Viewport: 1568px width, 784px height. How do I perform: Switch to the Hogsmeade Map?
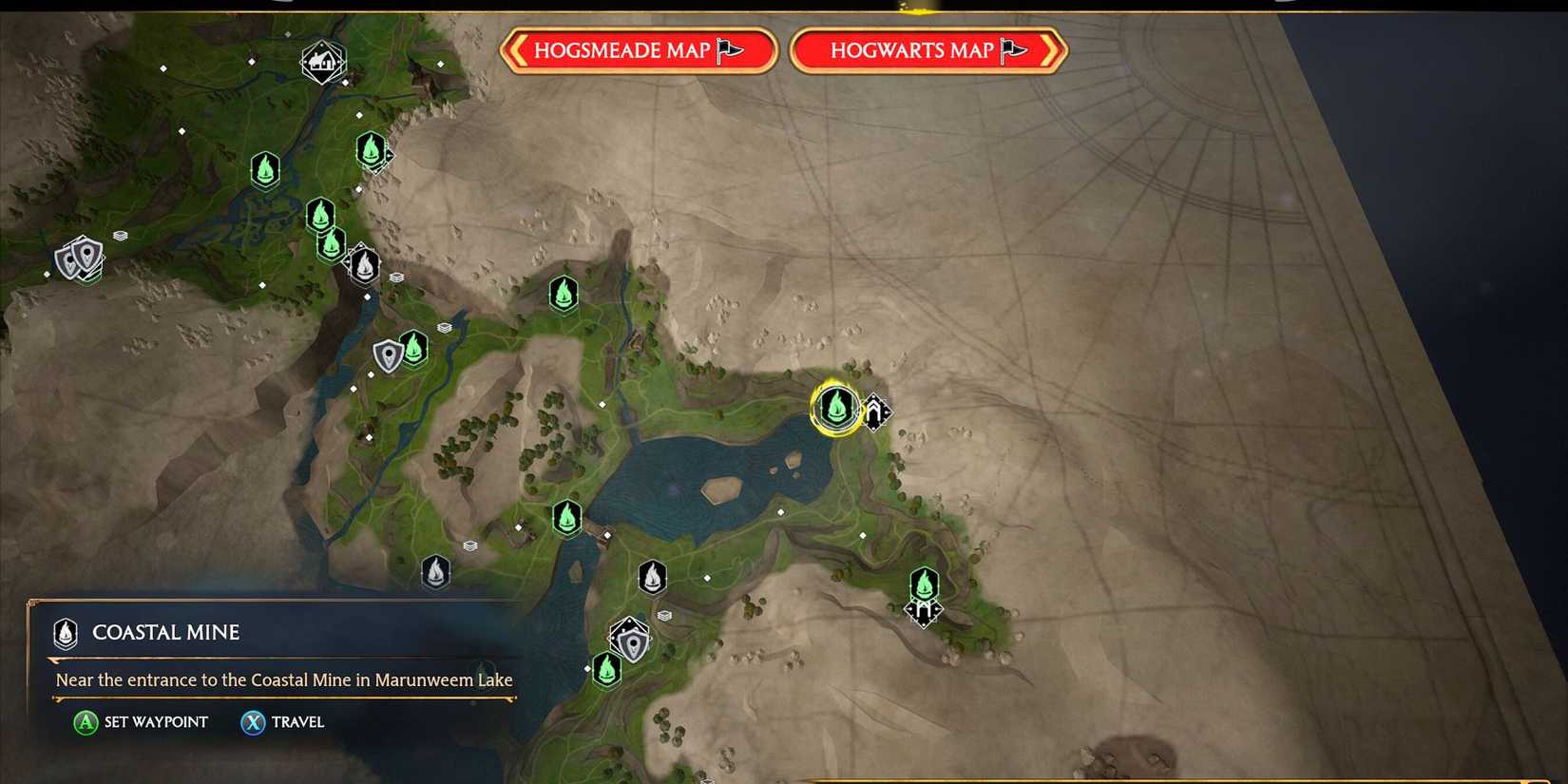click(639, 50)
